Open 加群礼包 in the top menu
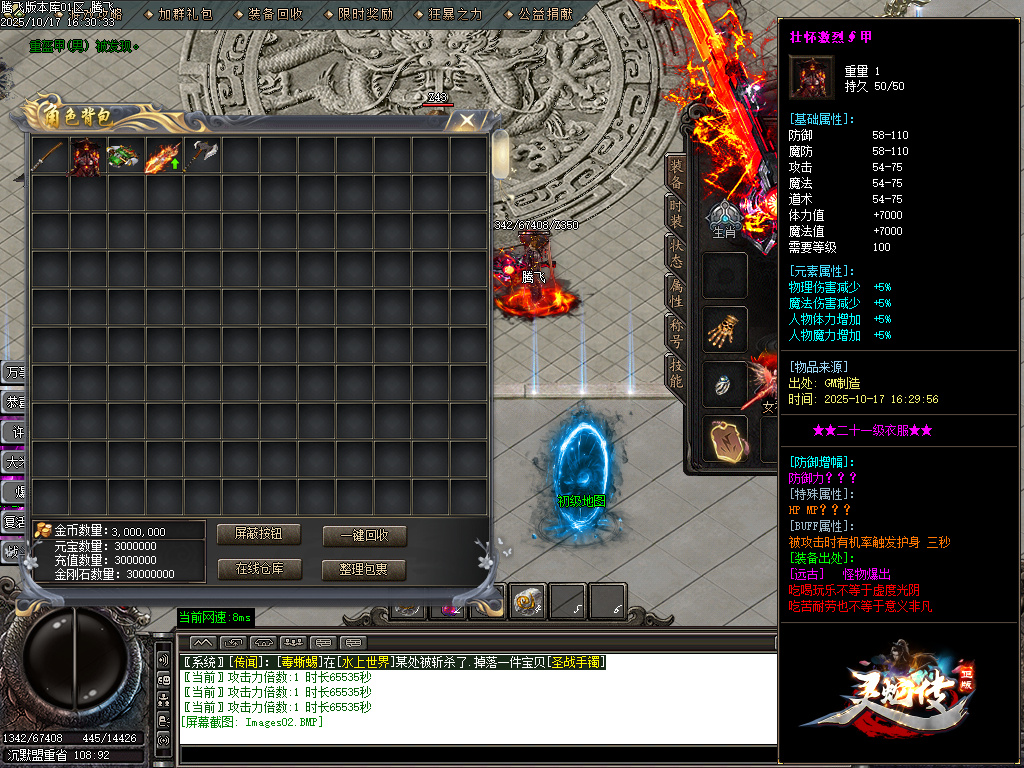The width and height of the screenshot is (1024, 768). tap(185, 14)
